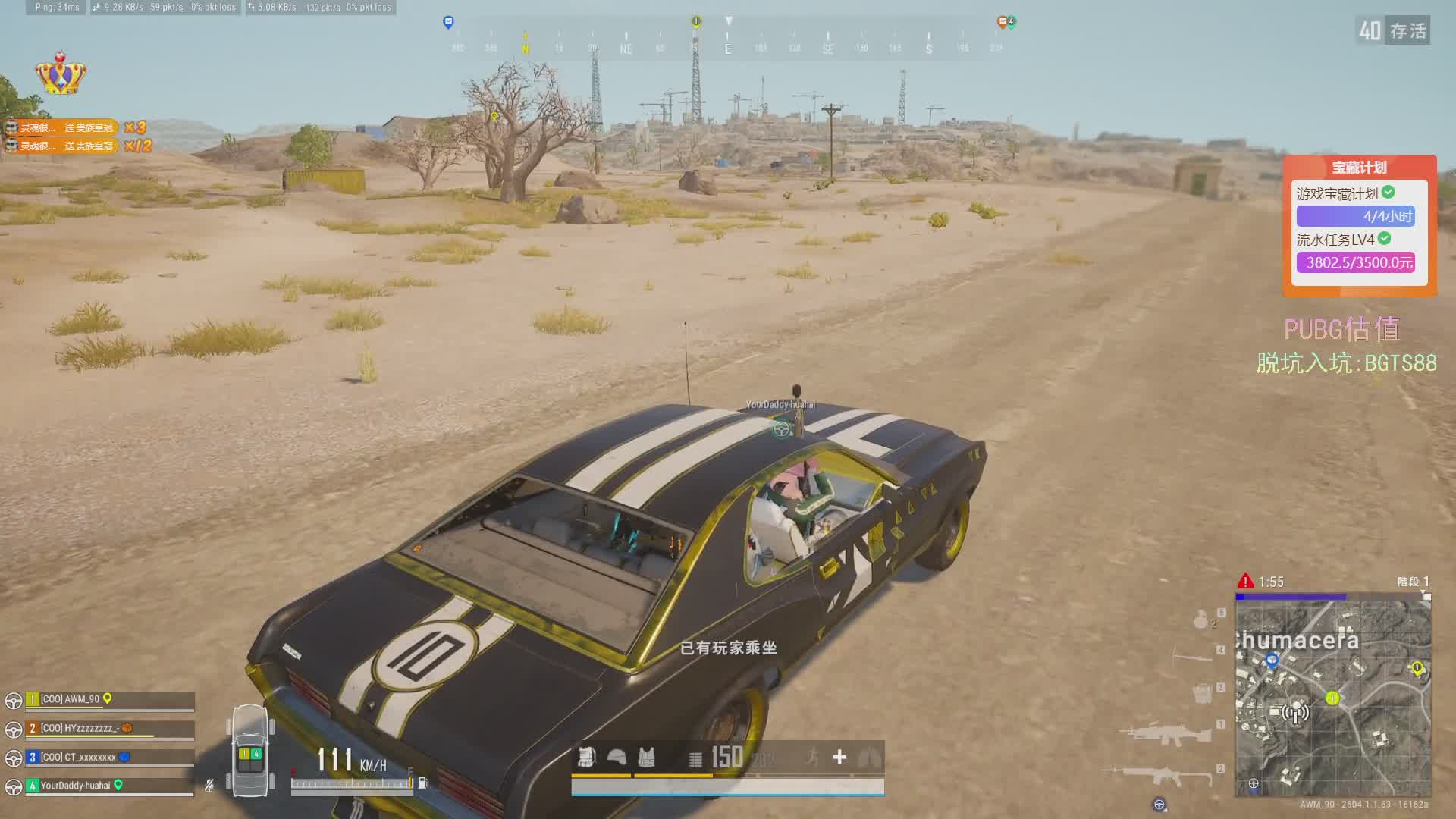Click the vehicle seat layout diagram
The height and width of the screenshot is (819, 1456).
pos(250,752)
